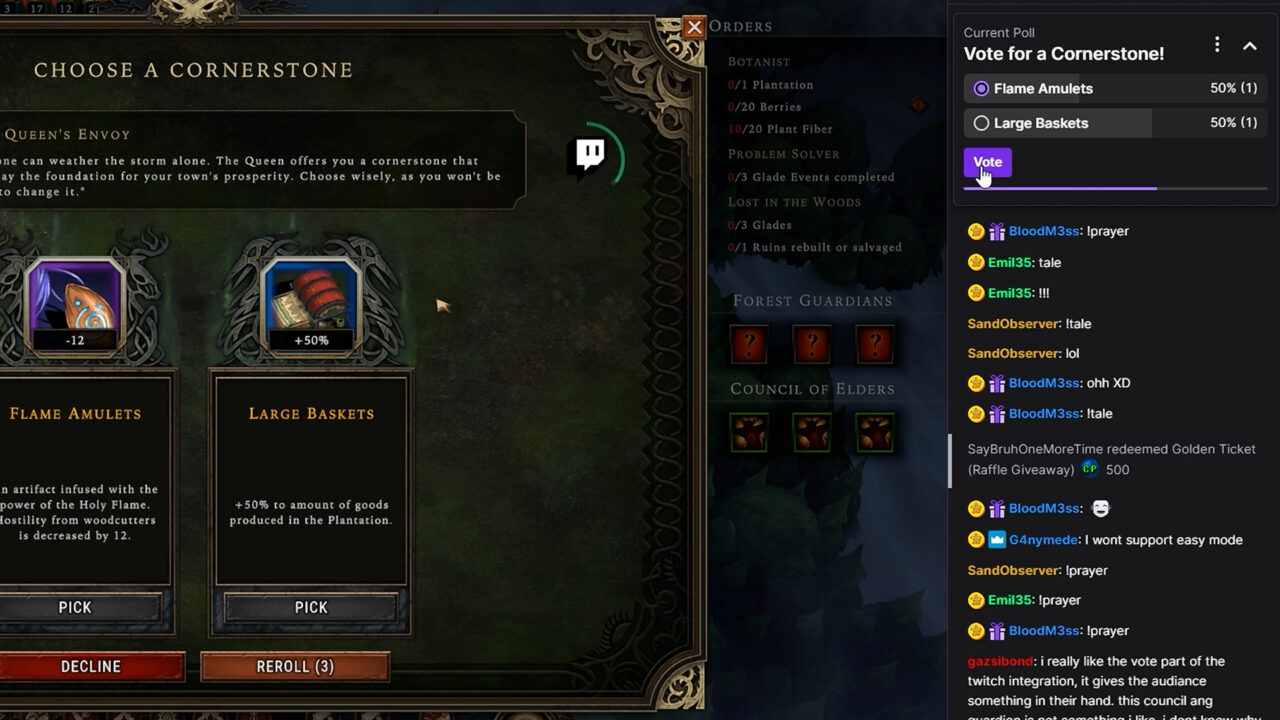Click the Vote button
This screenshot has width=1280, height=720.
pyautogui.click(x=987, y=161)
